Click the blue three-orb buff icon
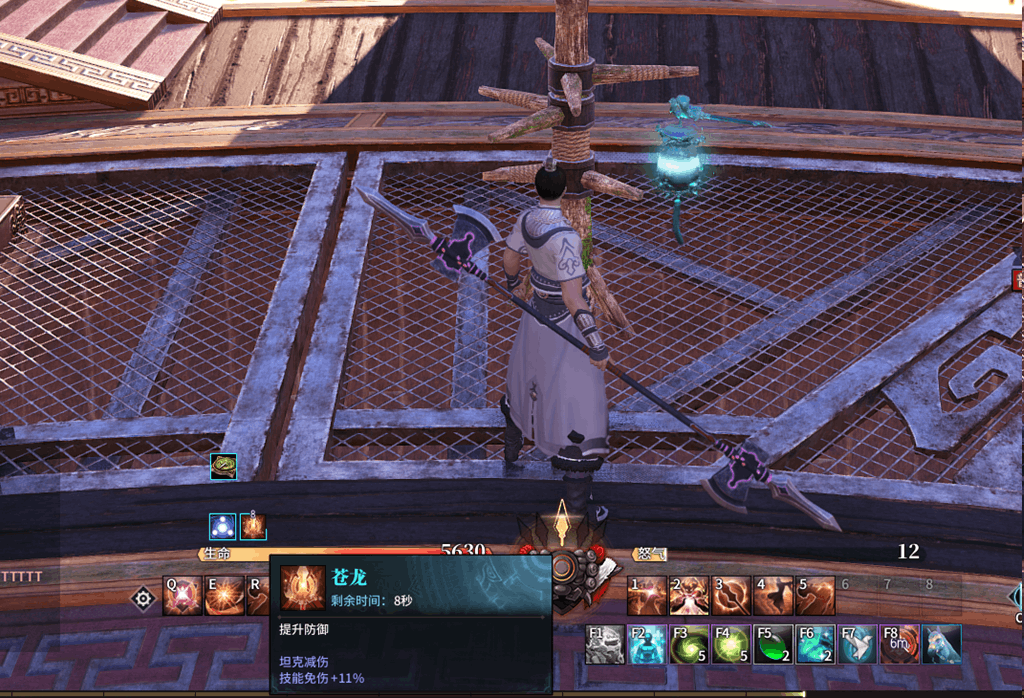1024x698 pixels. coord(222,526)
